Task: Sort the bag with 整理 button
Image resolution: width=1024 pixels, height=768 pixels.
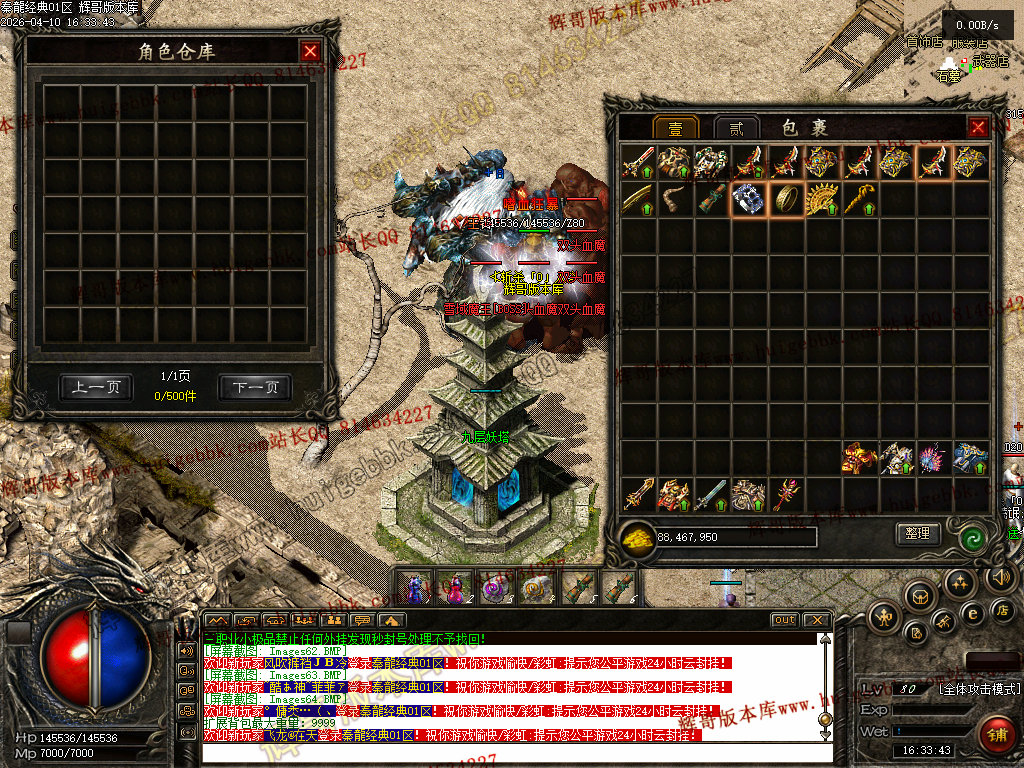Action: point(917,534)
